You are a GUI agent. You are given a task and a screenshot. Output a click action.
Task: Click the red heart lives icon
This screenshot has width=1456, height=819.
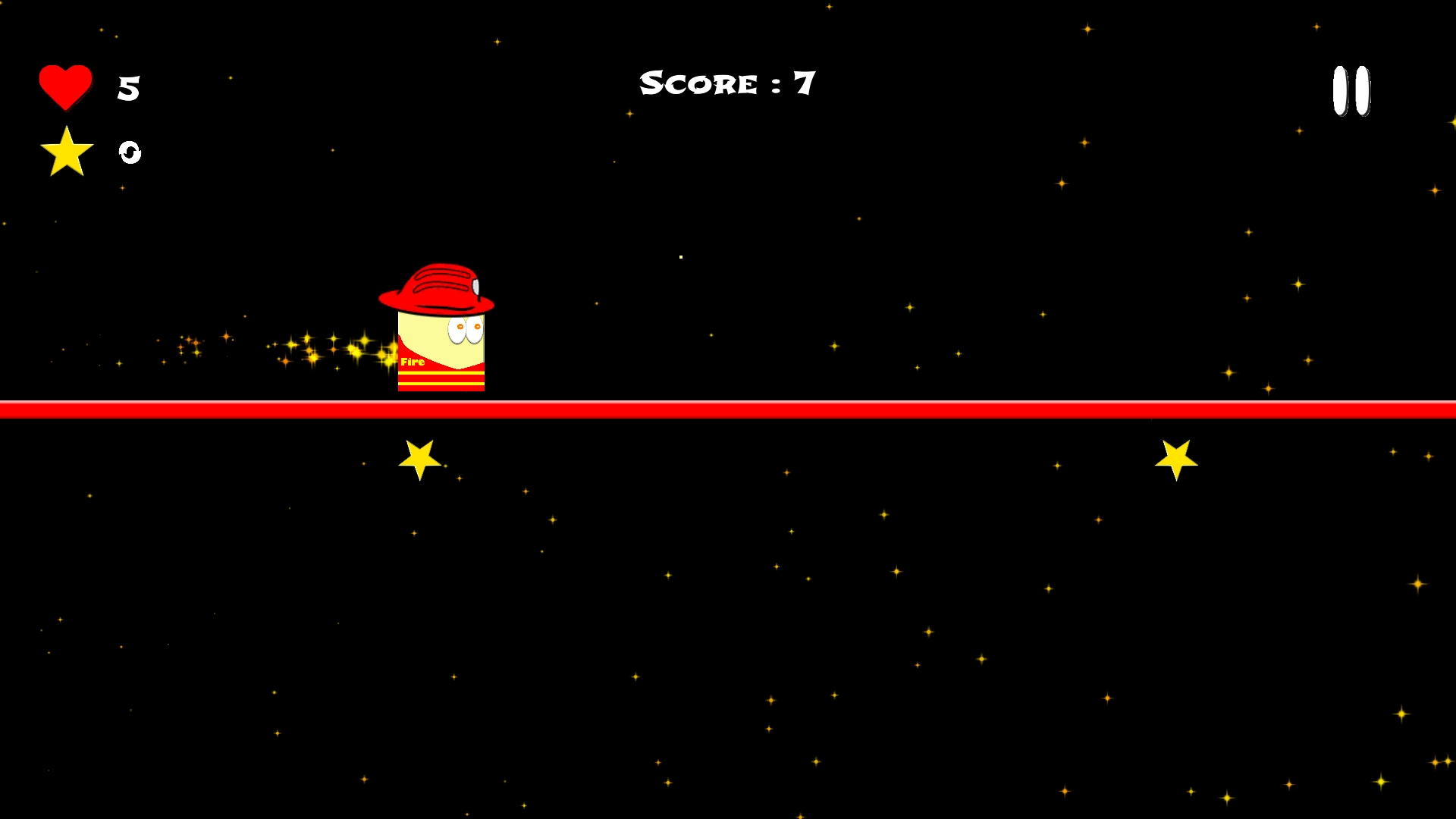pos(67,86)
